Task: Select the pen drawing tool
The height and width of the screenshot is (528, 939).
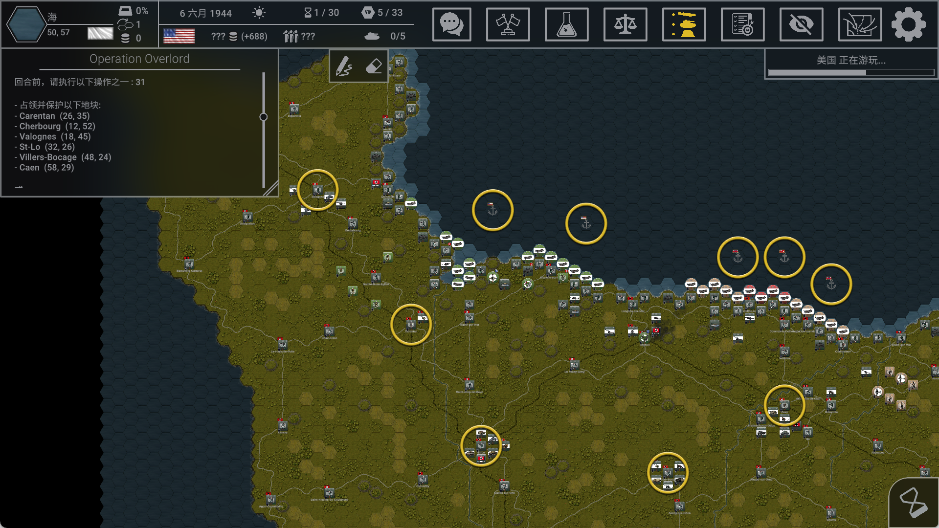Action: pos(344,66)
